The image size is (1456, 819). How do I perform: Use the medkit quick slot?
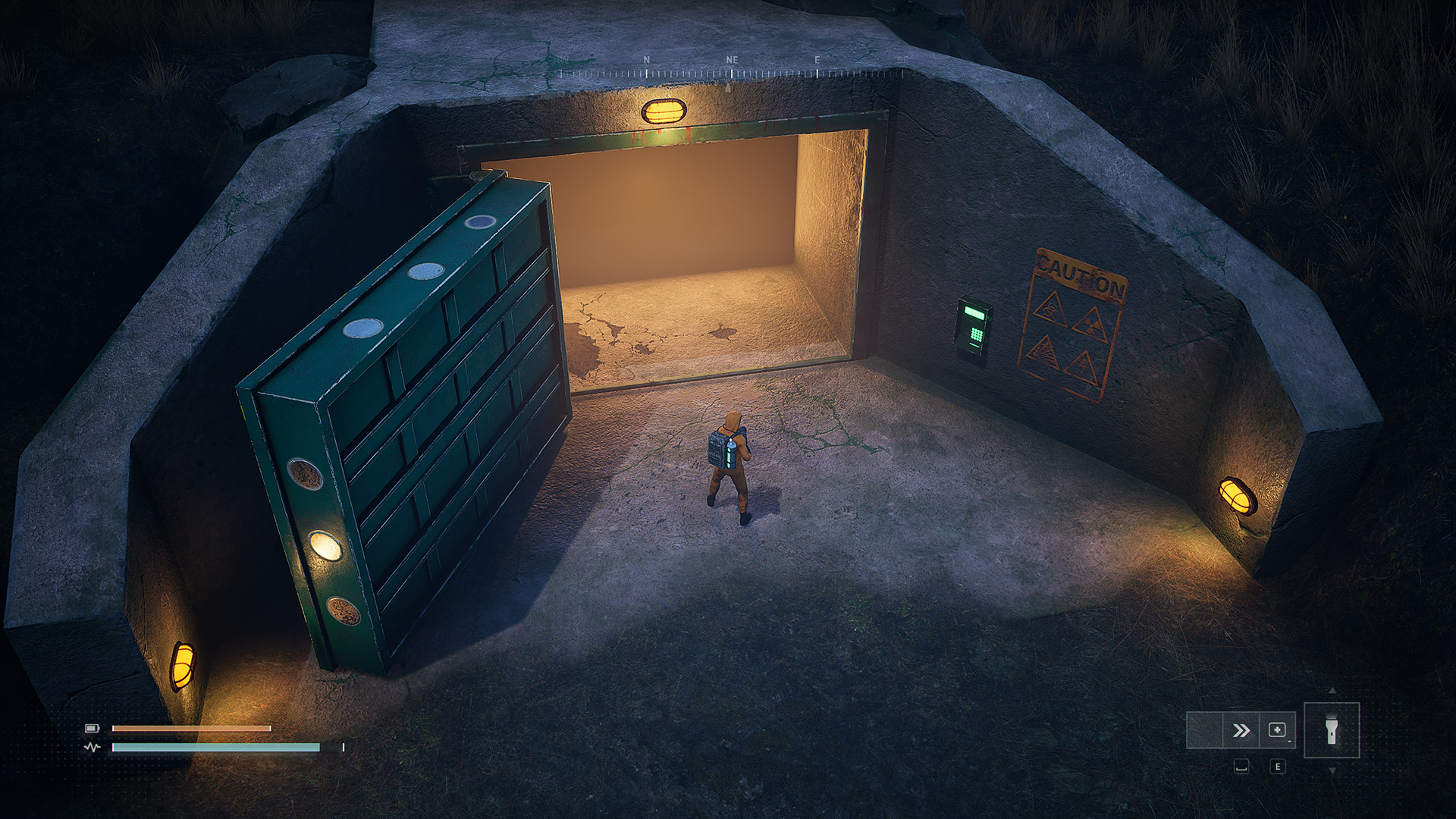click(x=1277, y=730)
